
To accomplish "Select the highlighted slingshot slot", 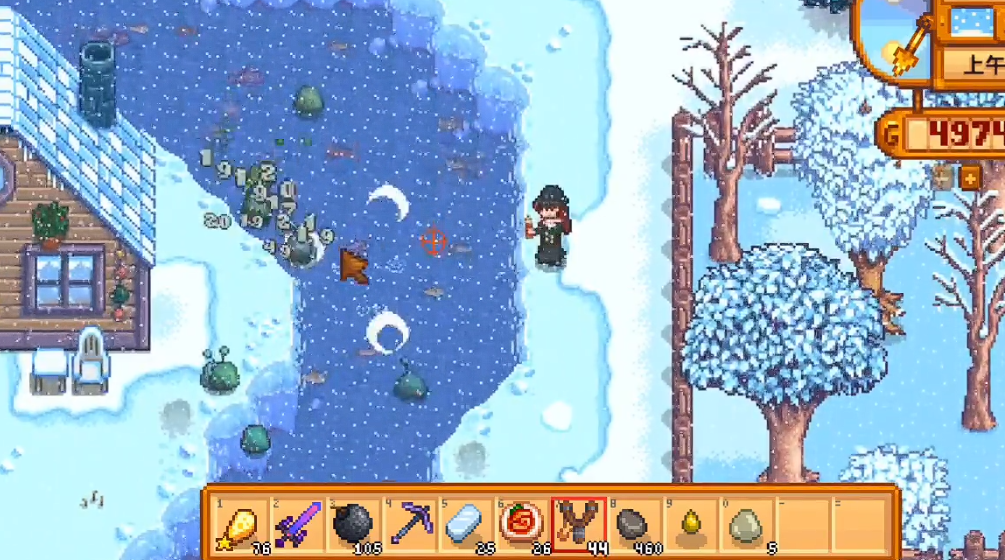I will pos(577,523).
